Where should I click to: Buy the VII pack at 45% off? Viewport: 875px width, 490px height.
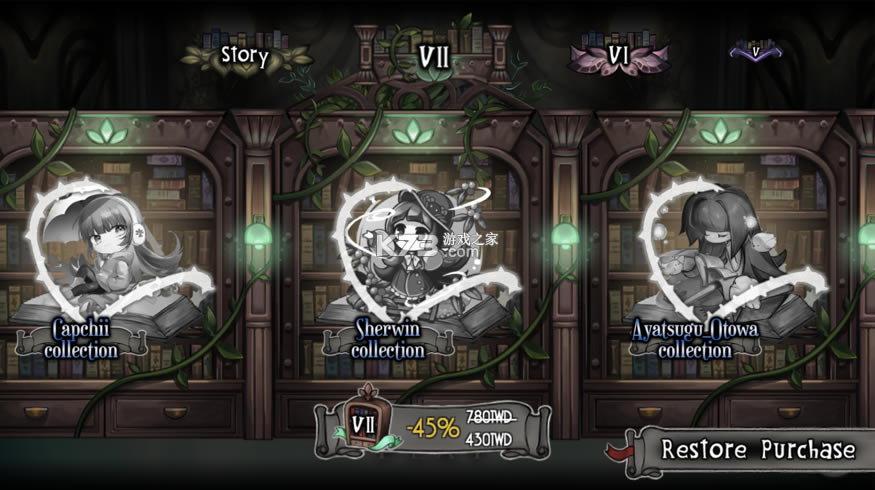433,430
